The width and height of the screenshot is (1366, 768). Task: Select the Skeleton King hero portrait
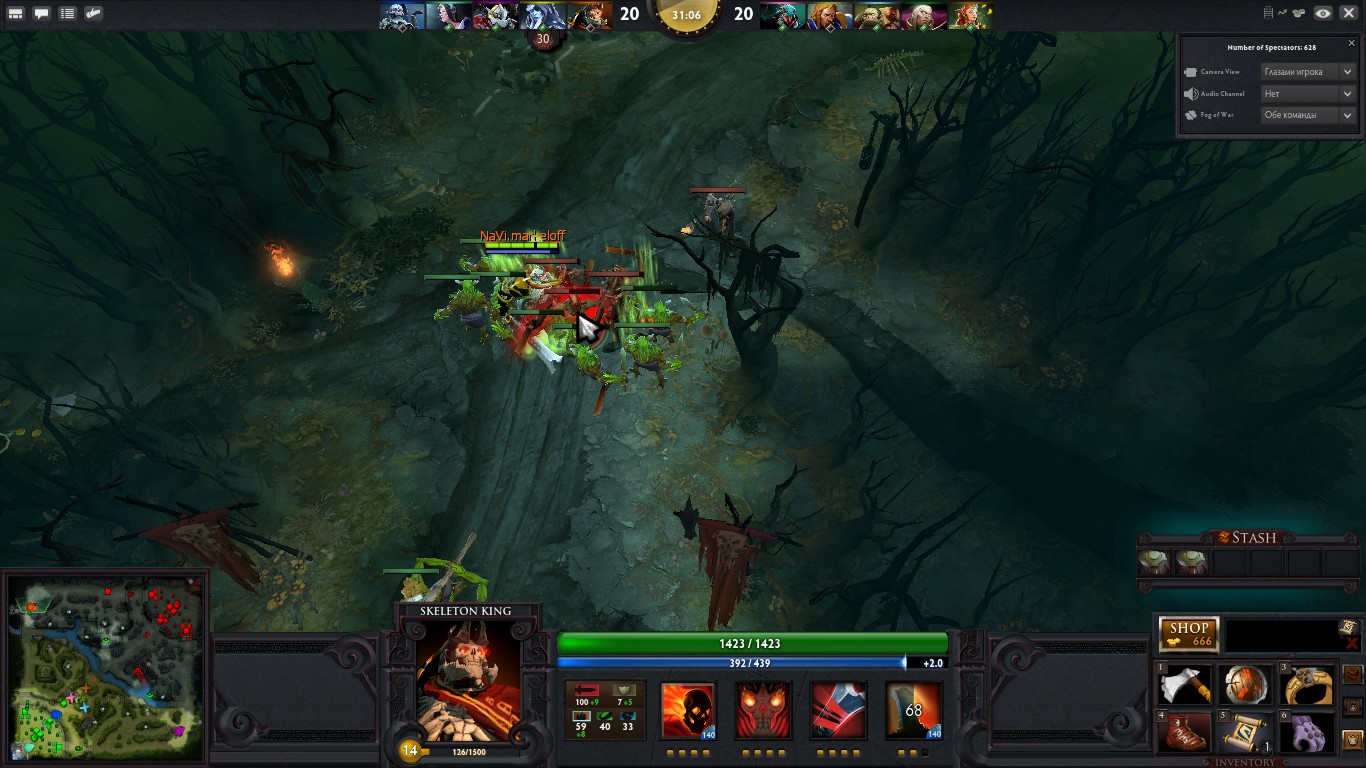(x=468, y=673)
